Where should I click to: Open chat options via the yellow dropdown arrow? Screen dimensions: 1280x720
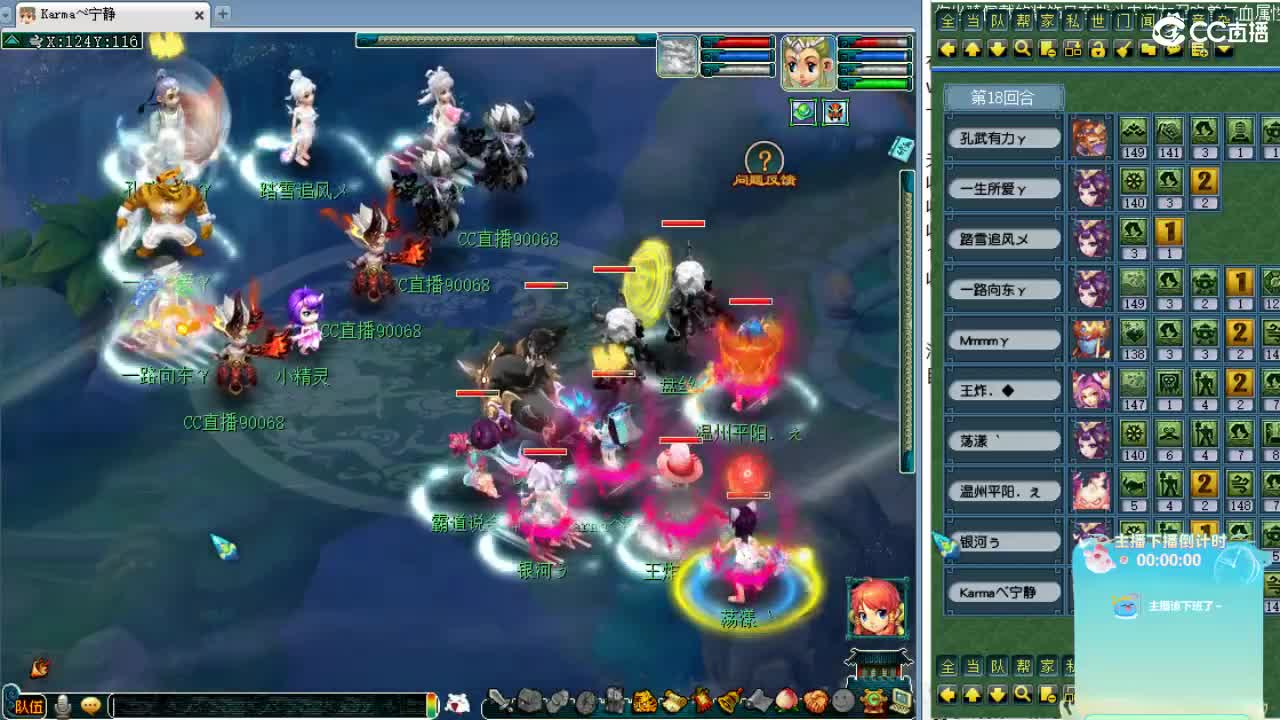point(1225,50)
